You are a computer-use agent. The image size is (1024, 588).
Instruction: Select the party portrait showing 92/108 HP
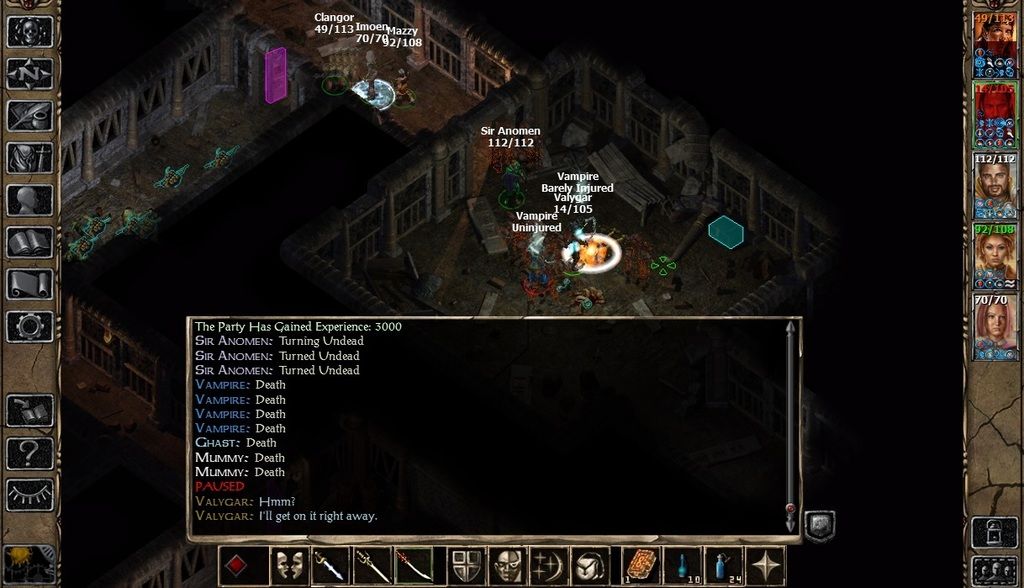coord(995,256)
